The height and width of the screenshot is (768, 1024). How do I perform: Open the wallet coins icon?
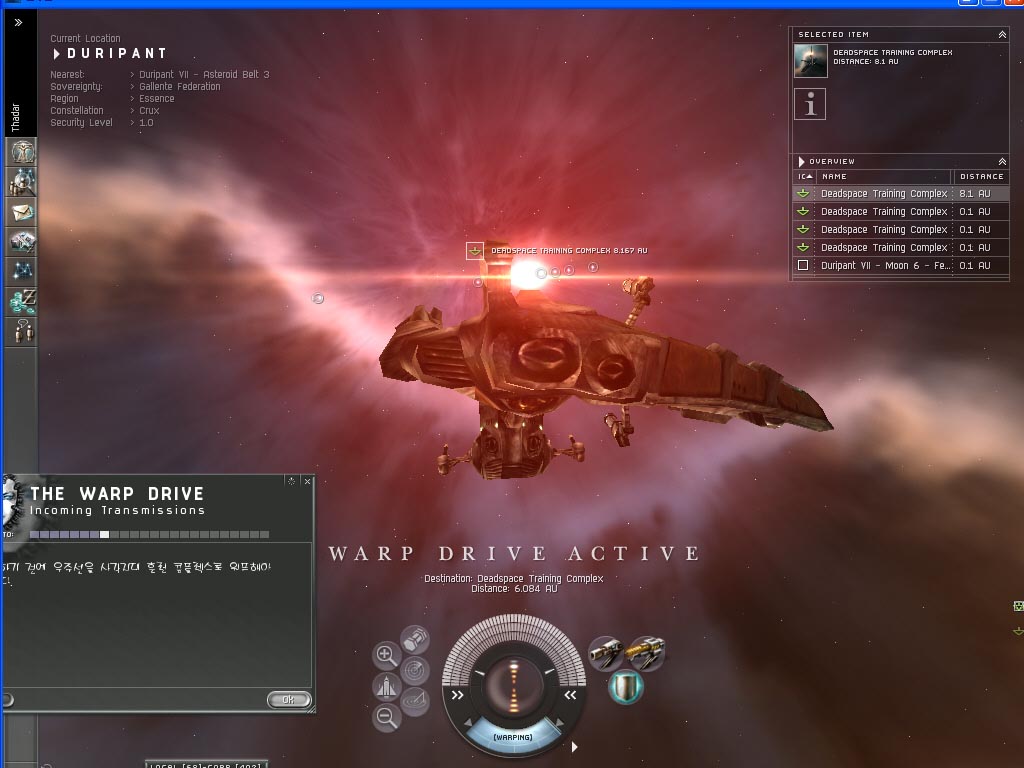[x=22, y=300]
